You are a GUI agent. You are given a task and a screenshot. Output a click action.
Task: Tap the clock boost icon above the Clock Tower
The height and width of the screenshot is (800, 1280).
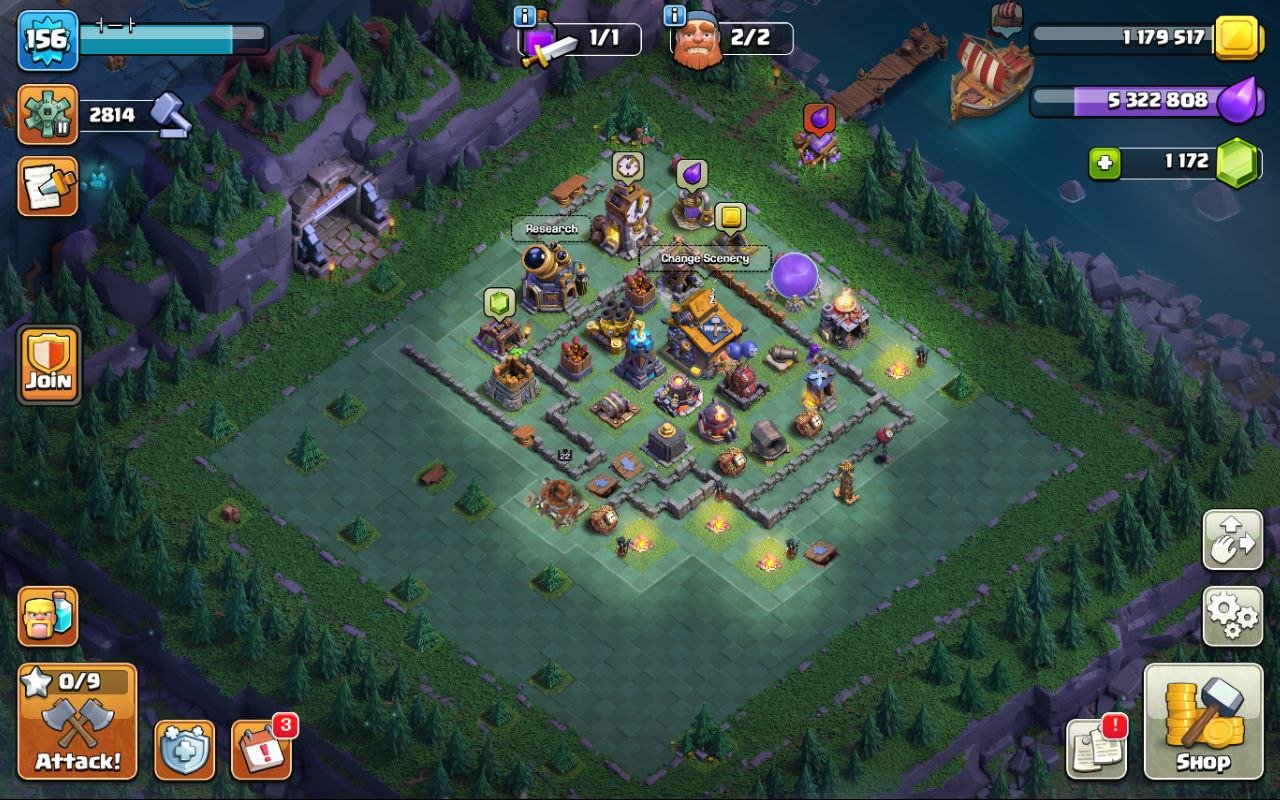(628, 163)
